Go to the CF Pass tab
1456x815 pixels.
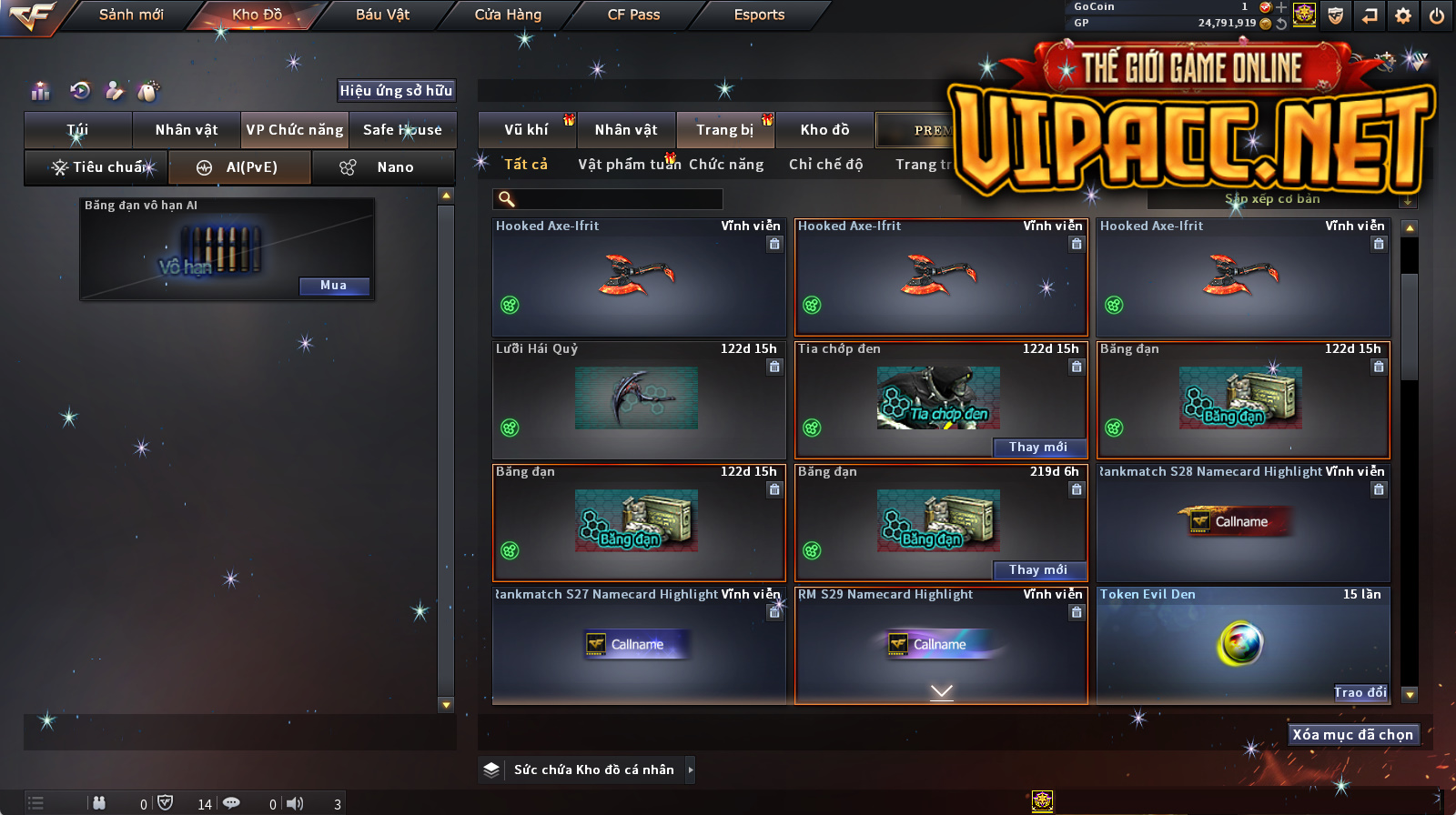[x=633, y=15]
